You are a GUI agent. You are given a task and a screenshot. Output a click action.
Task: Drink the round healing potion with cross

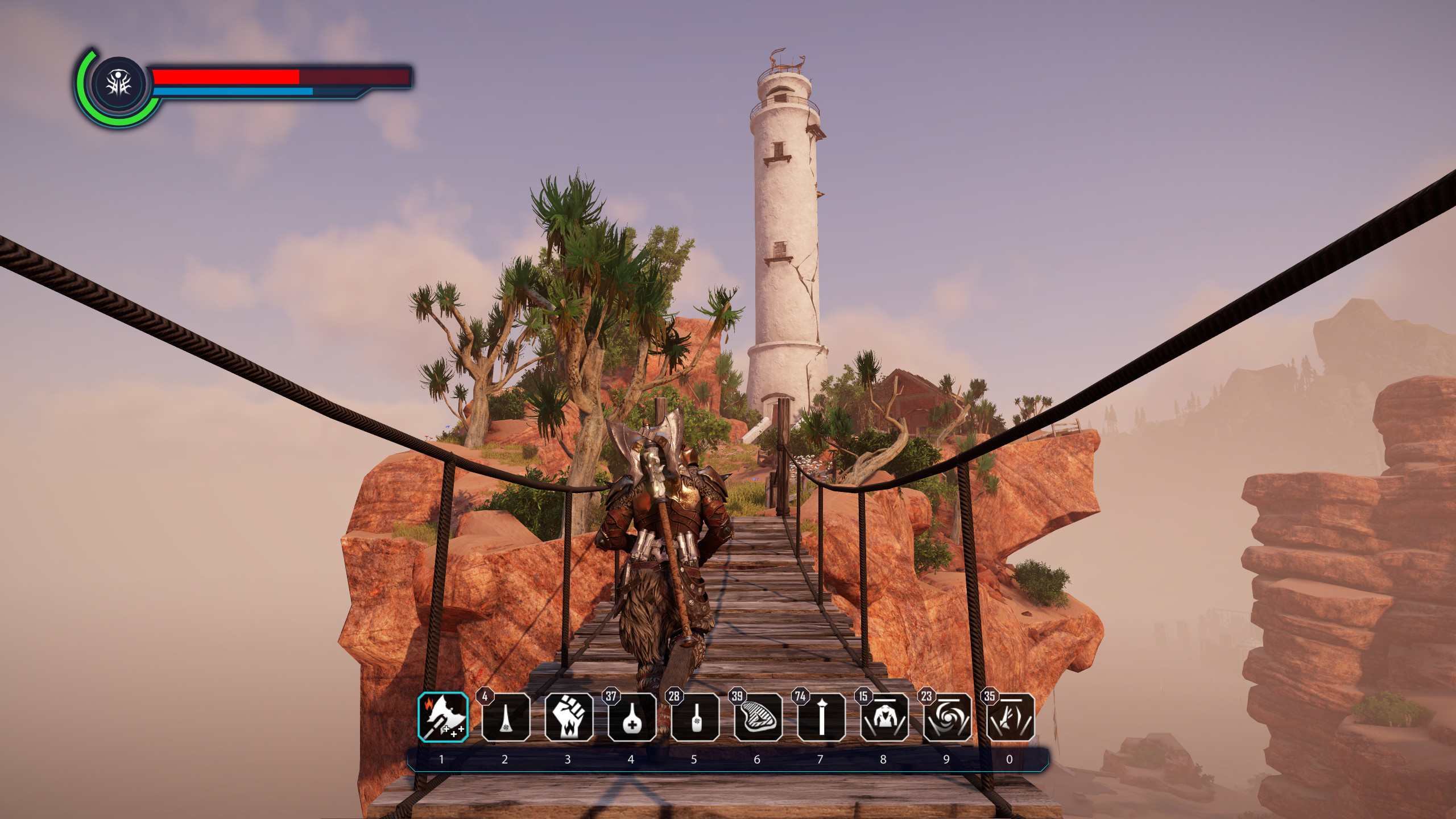tap(632, 717)
